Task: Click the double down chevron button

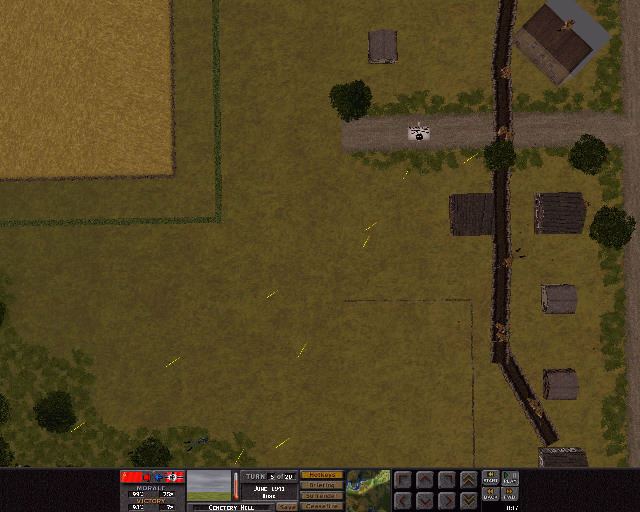Action: point(468,499)
